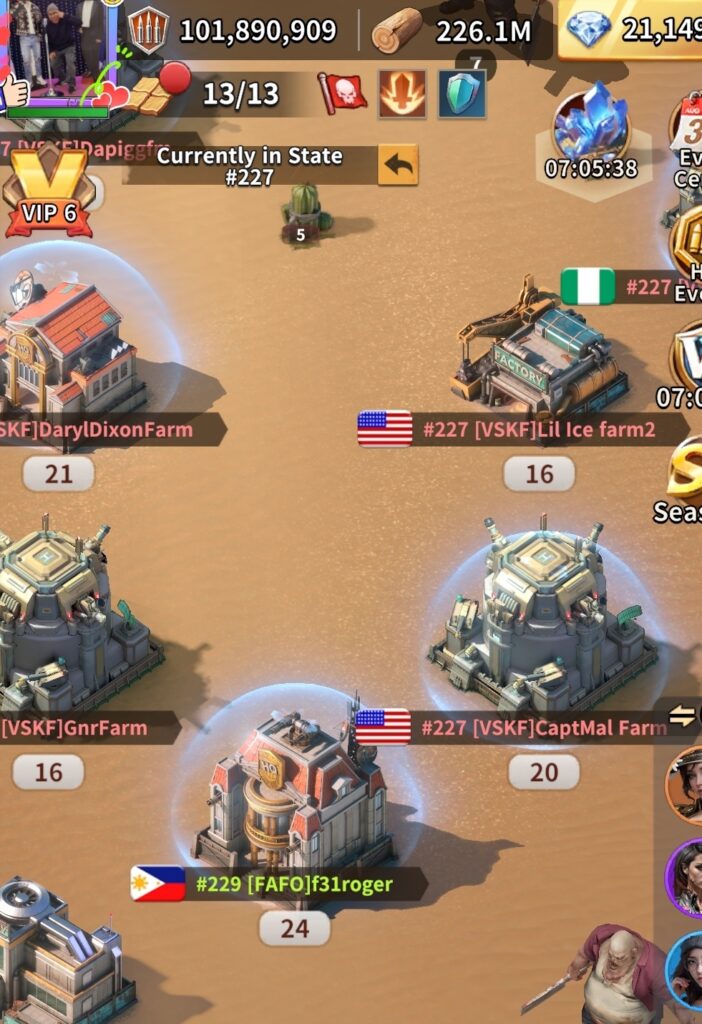This screenshot has width=702, height=1024.
Task: Select the Lil Ice farm2 nameplate
Action: [x=522, y=429]
